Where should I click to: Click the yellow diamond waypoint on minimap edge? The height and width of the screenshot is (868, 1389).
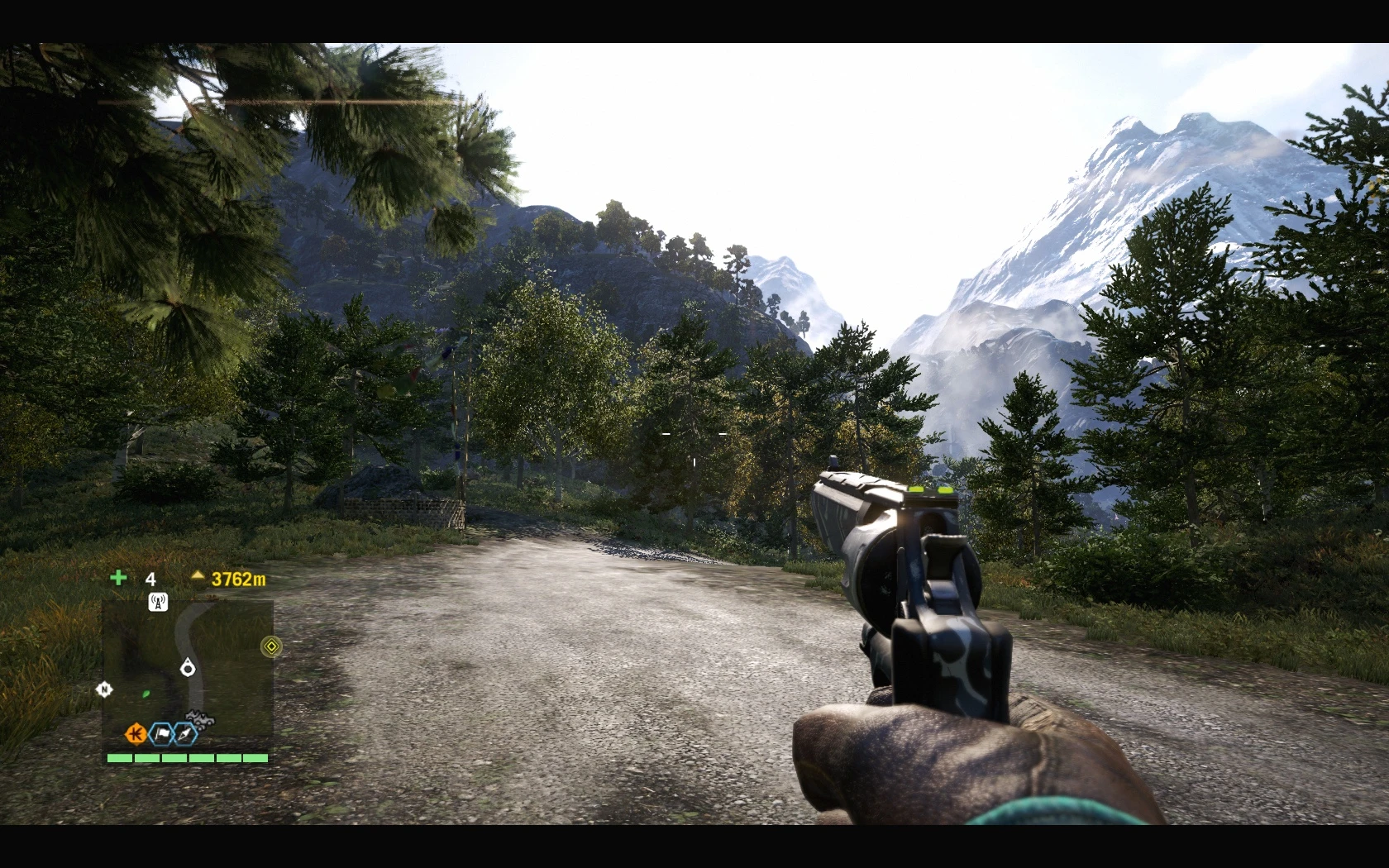click(271, 646)
